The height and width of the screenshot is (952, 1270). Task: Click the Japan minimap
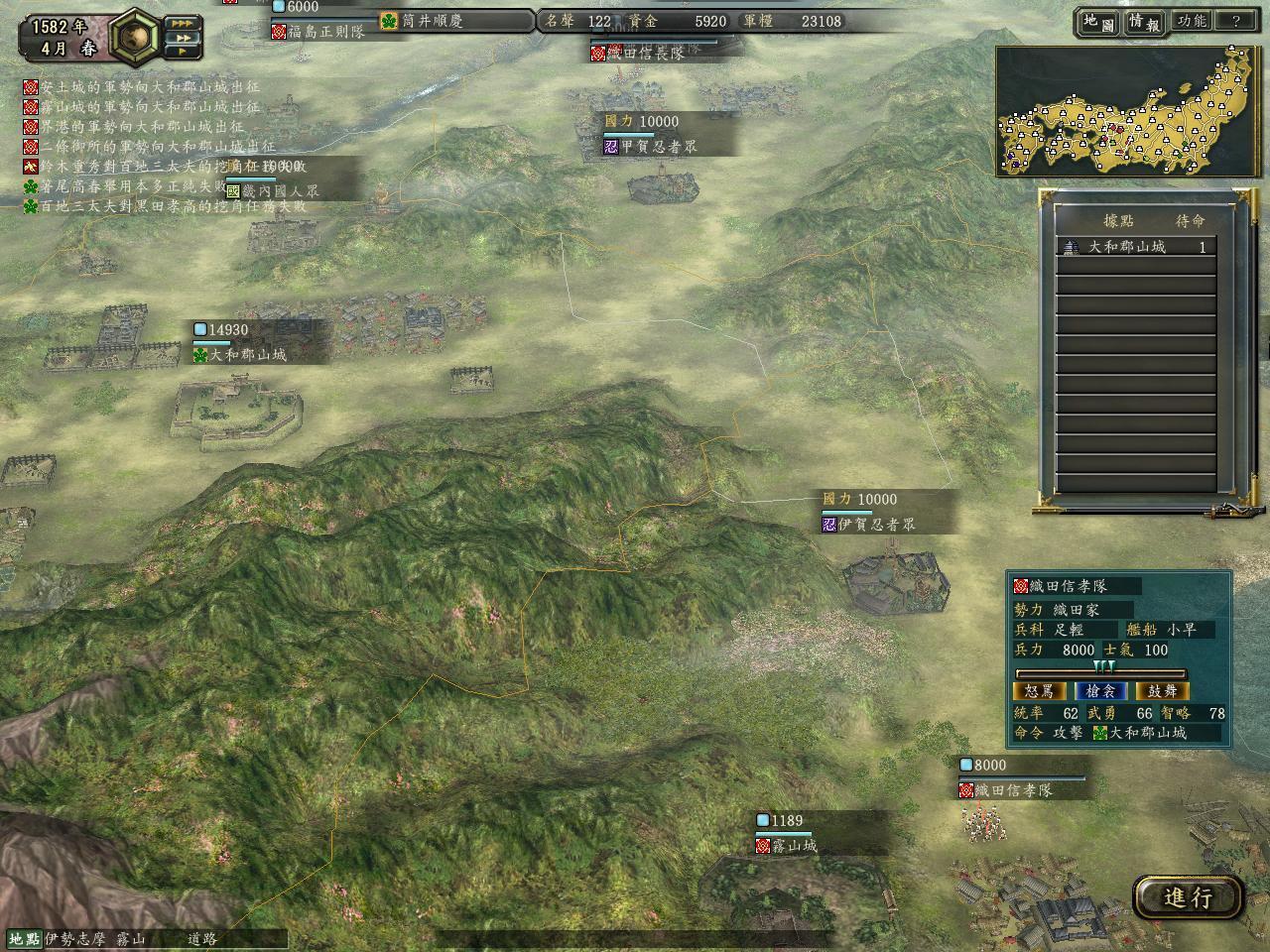(x=1128, y=111)
